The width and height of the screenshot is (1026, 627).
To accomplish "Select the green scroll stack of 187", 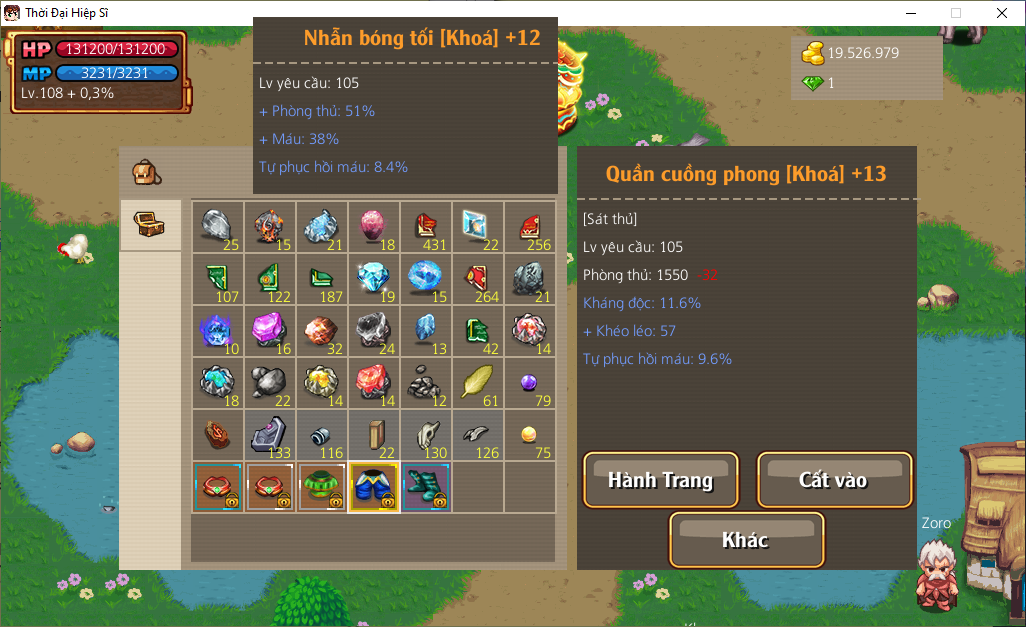I will coord(322,279).
